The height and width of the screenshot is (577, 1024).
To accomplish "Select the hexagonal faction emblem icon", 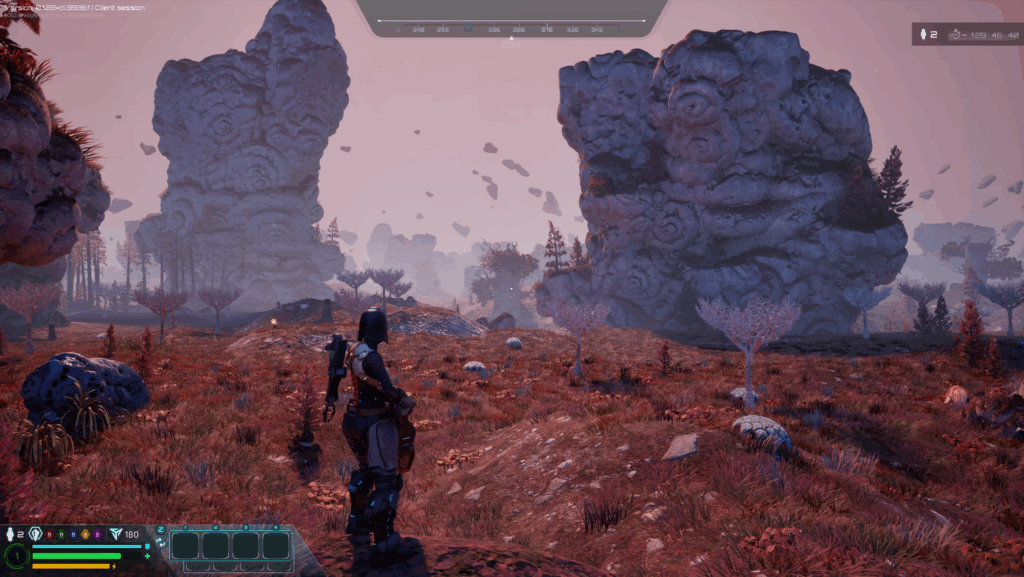I will click(36, 534).
